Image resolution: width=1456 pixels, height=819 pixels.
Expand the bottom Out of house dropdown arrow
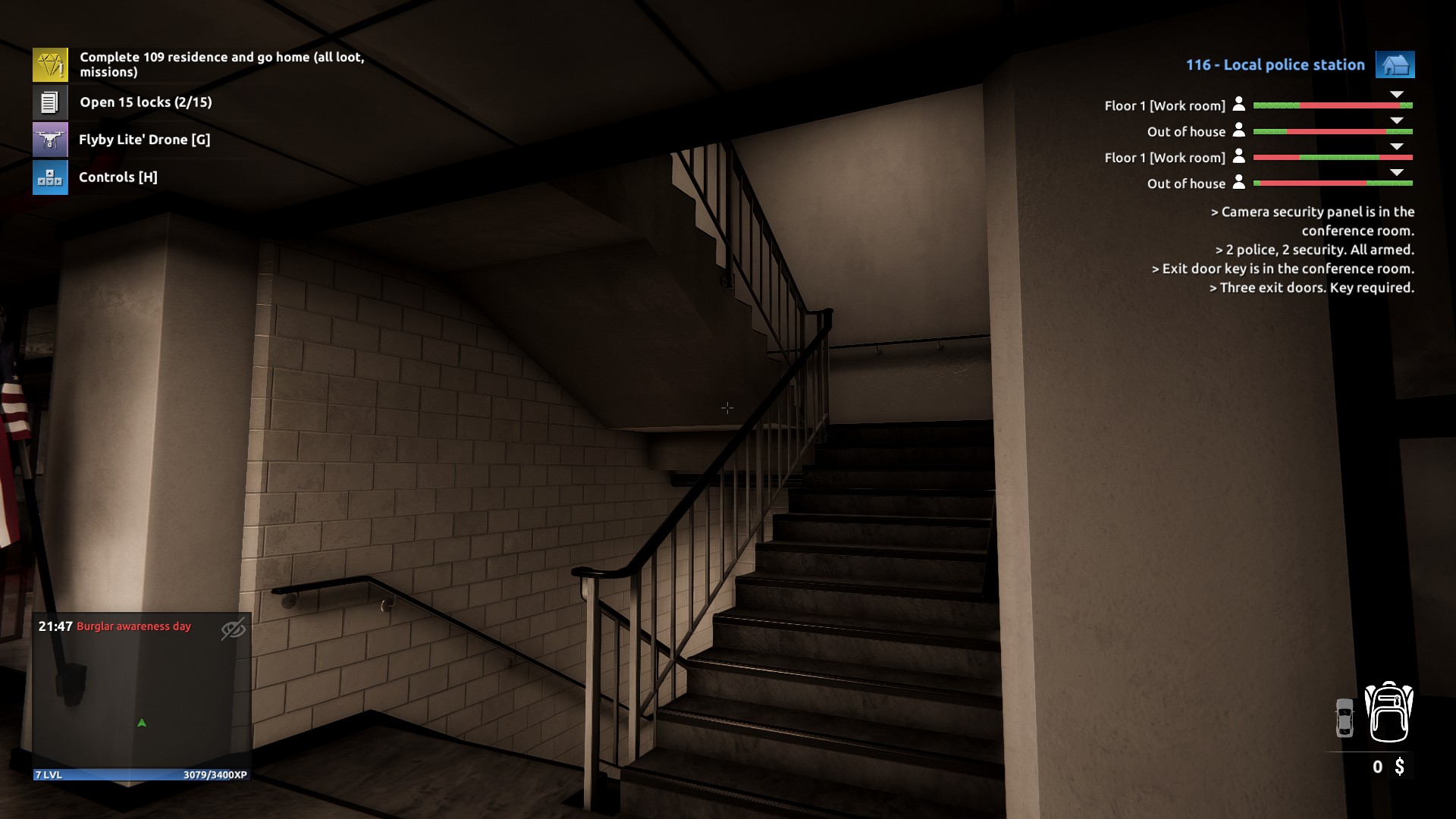(1396, 174)
